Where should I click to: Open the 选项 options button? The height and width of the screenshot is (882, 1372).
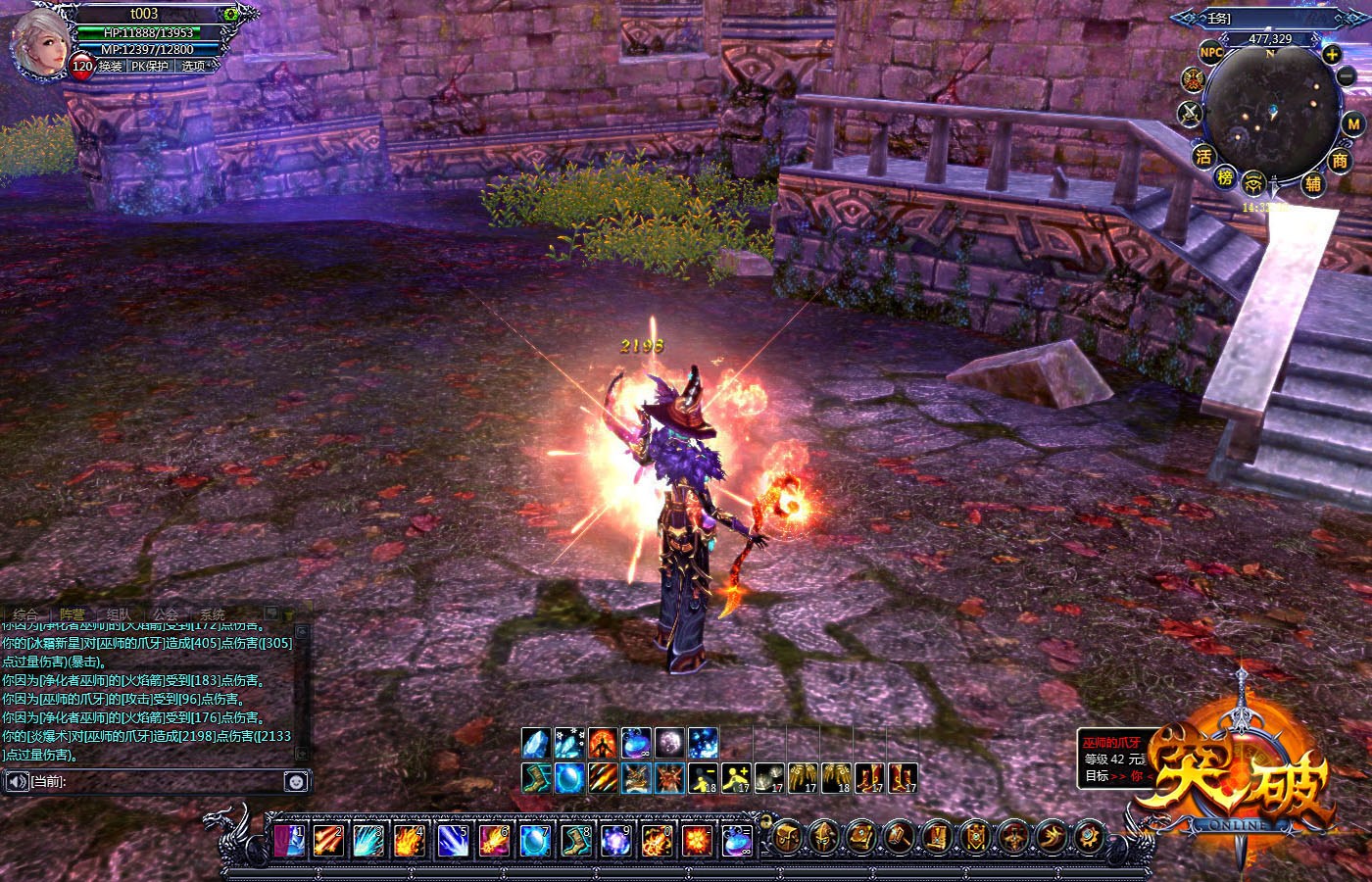[194, 67]
